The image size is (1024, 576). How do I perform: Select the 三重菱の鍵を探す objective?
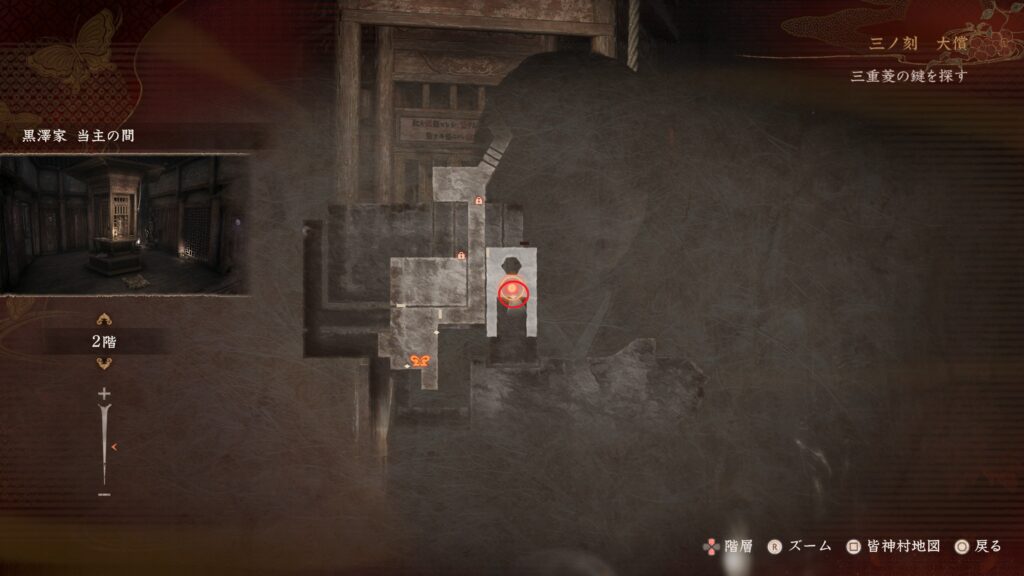click(908, 76)
